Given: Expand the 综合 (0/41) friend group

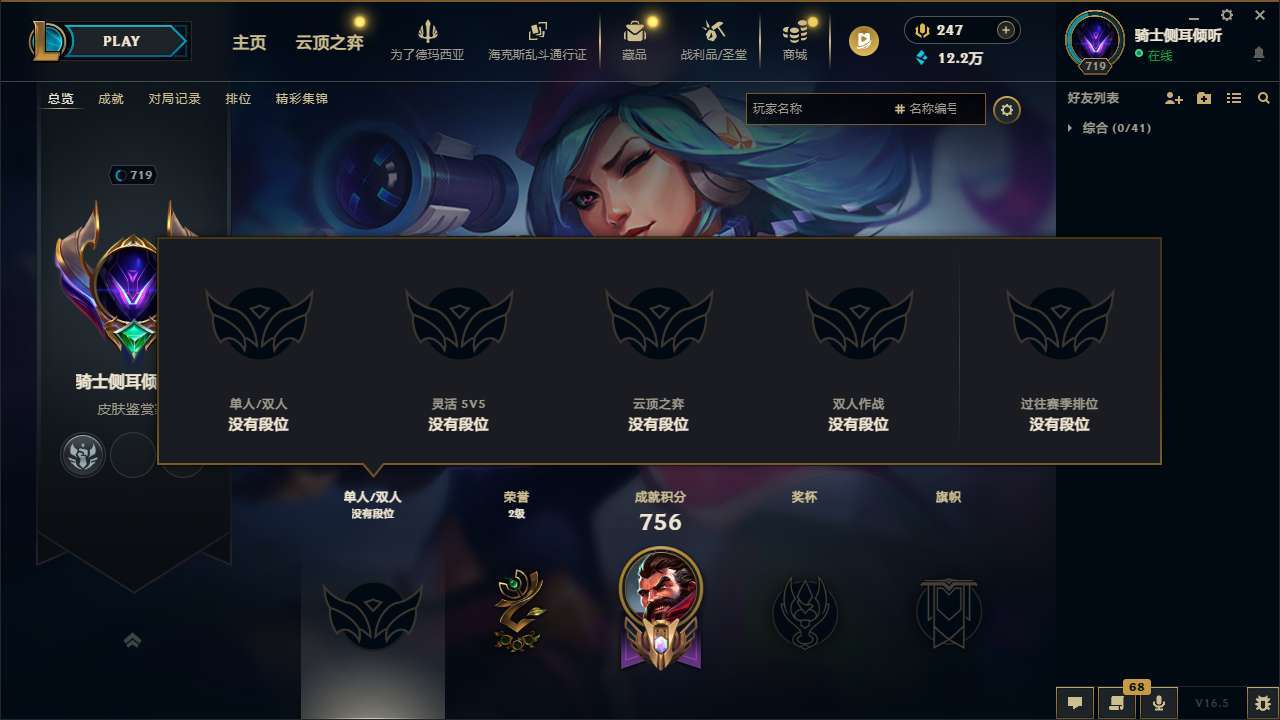Looking at the screenshot, I should tap(1112, 128).
